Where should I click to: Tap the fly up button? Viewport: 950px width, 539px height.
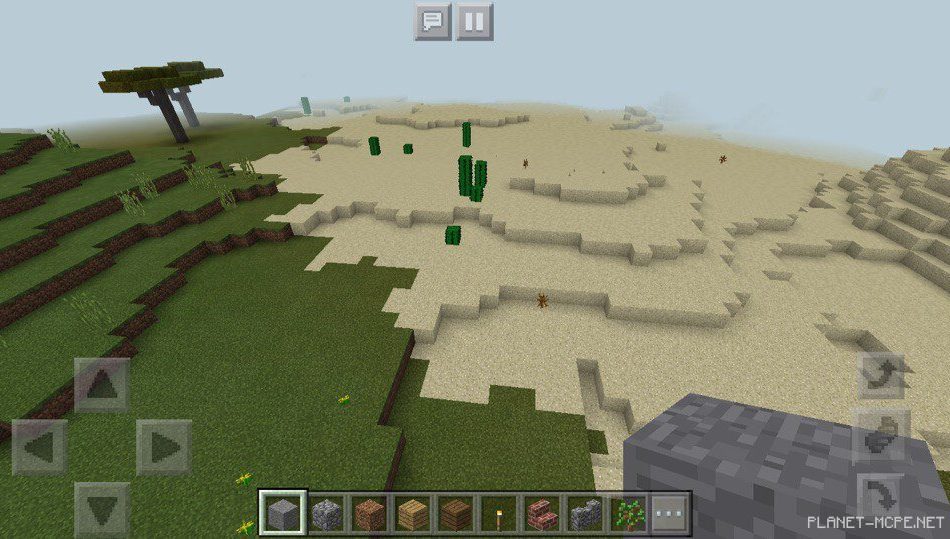coord(882,377)
